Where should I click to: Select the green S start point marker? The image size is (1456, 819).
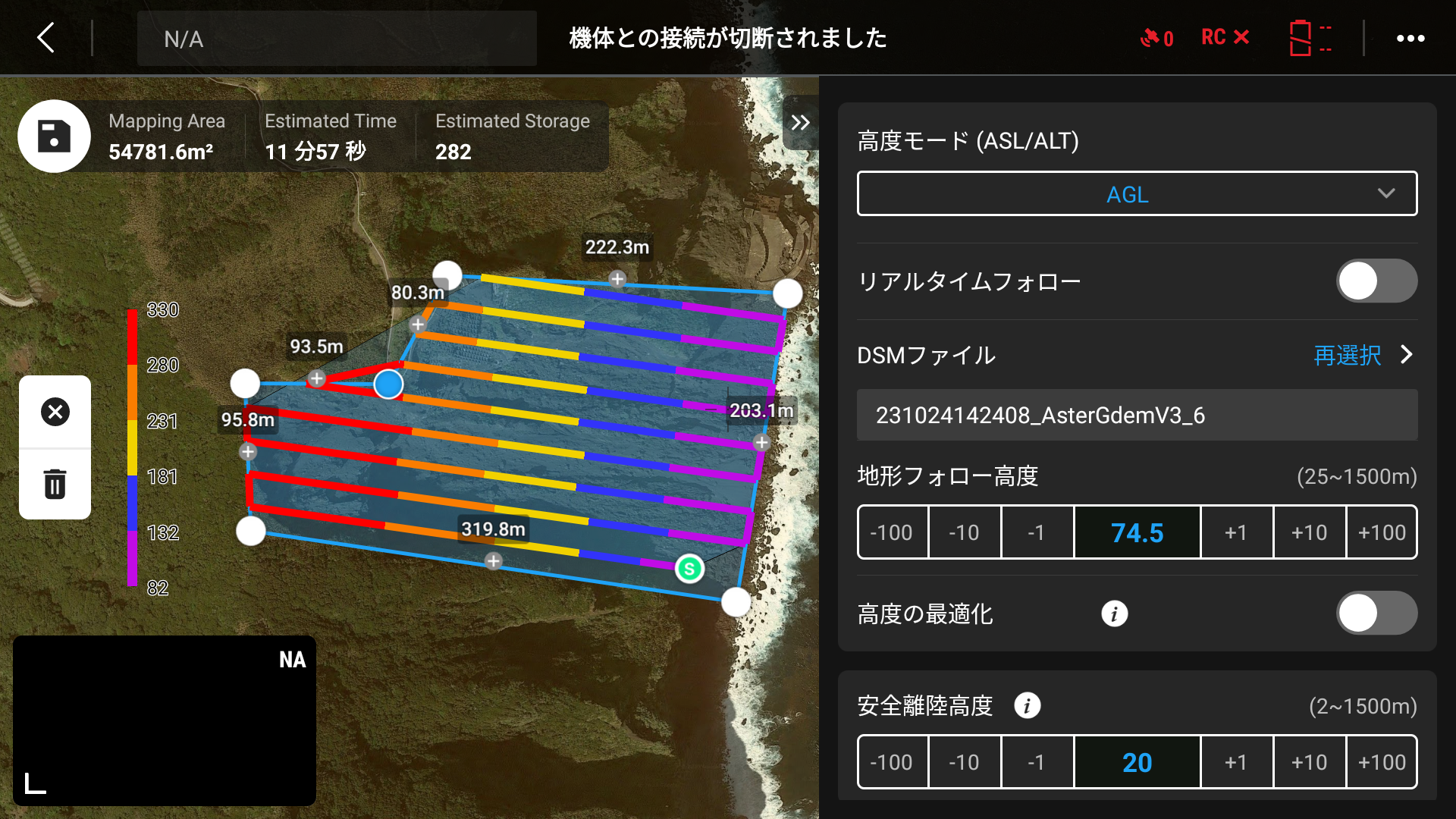[689, 568]
